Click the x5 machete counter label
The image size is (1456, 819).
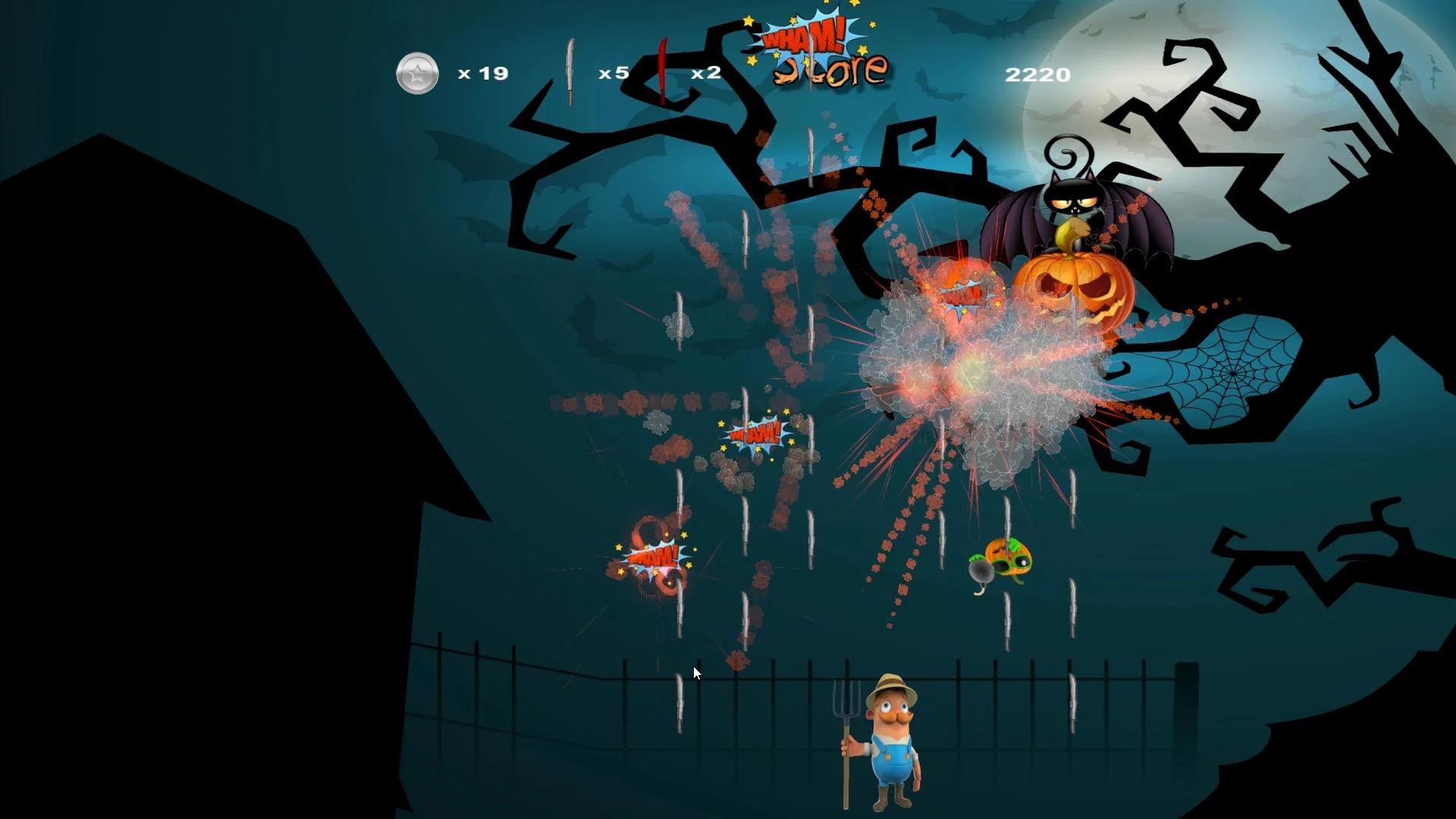click(613, 74)
